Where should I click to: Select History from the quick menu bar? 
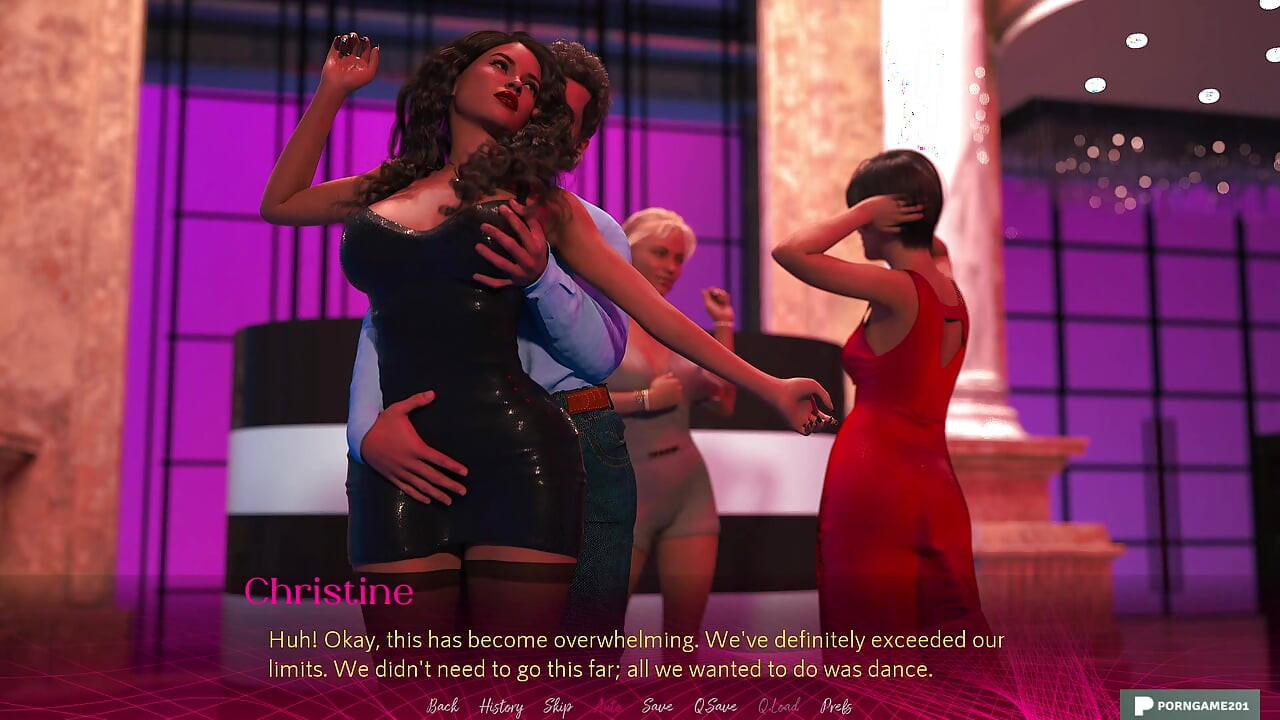501,707
